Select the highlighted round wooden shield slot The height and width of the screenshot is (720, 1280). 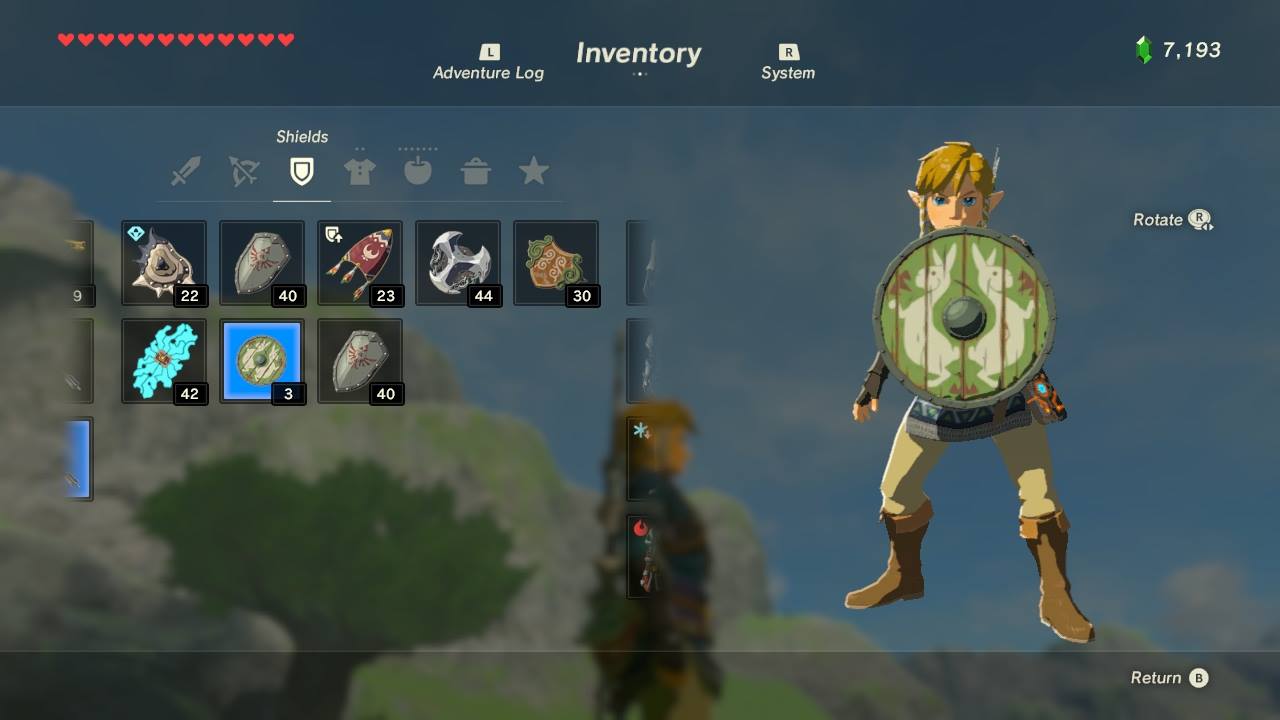[x=262, y=361]
